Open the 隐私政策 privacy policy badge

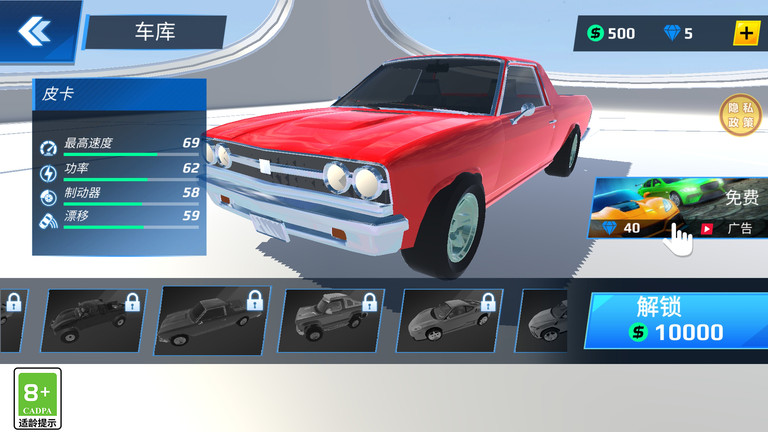740,115
